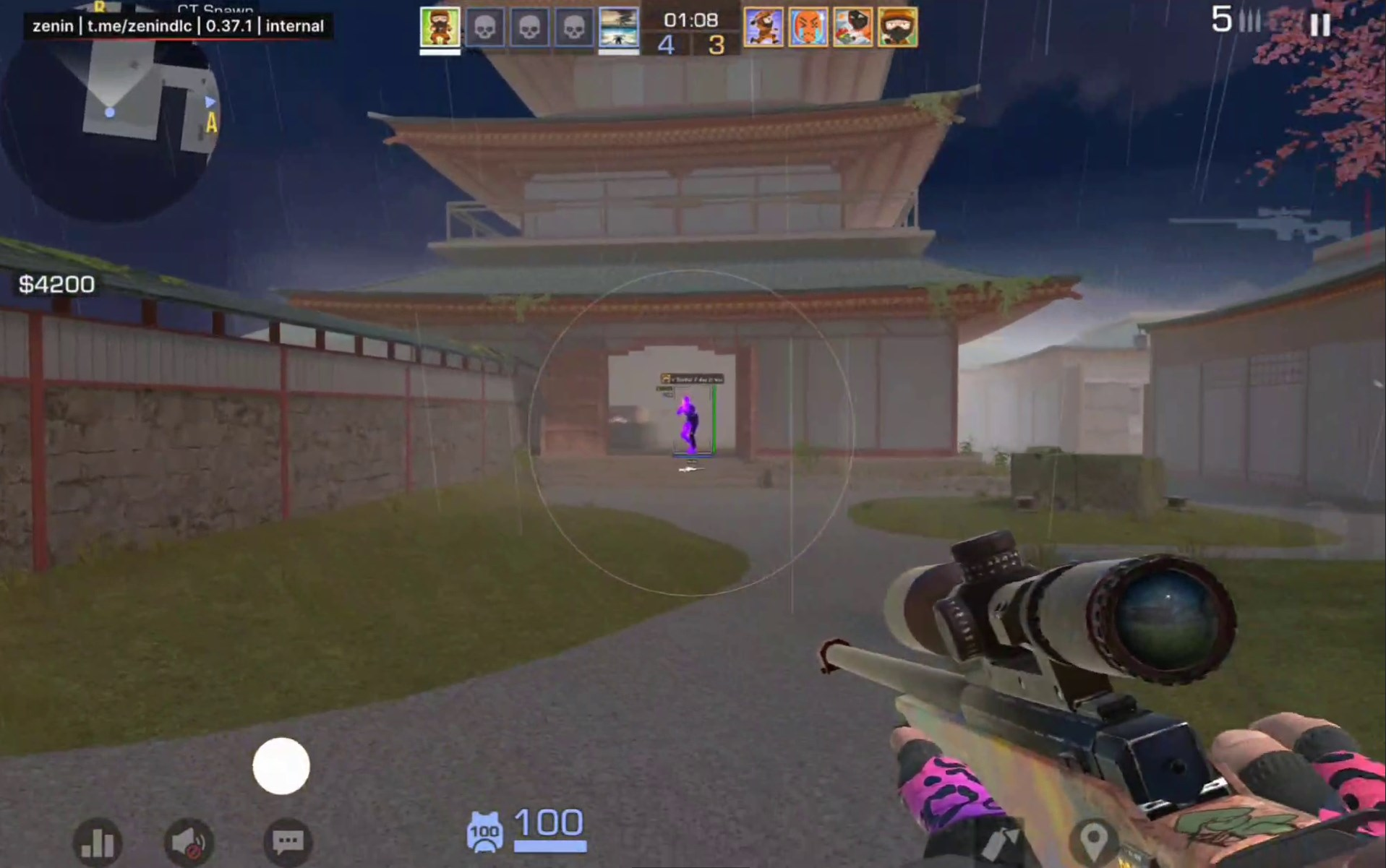Expand the match timer showing 01:08
This screenshot has height=868, width=1386.
pyautogui.click(x=693, y=20)
